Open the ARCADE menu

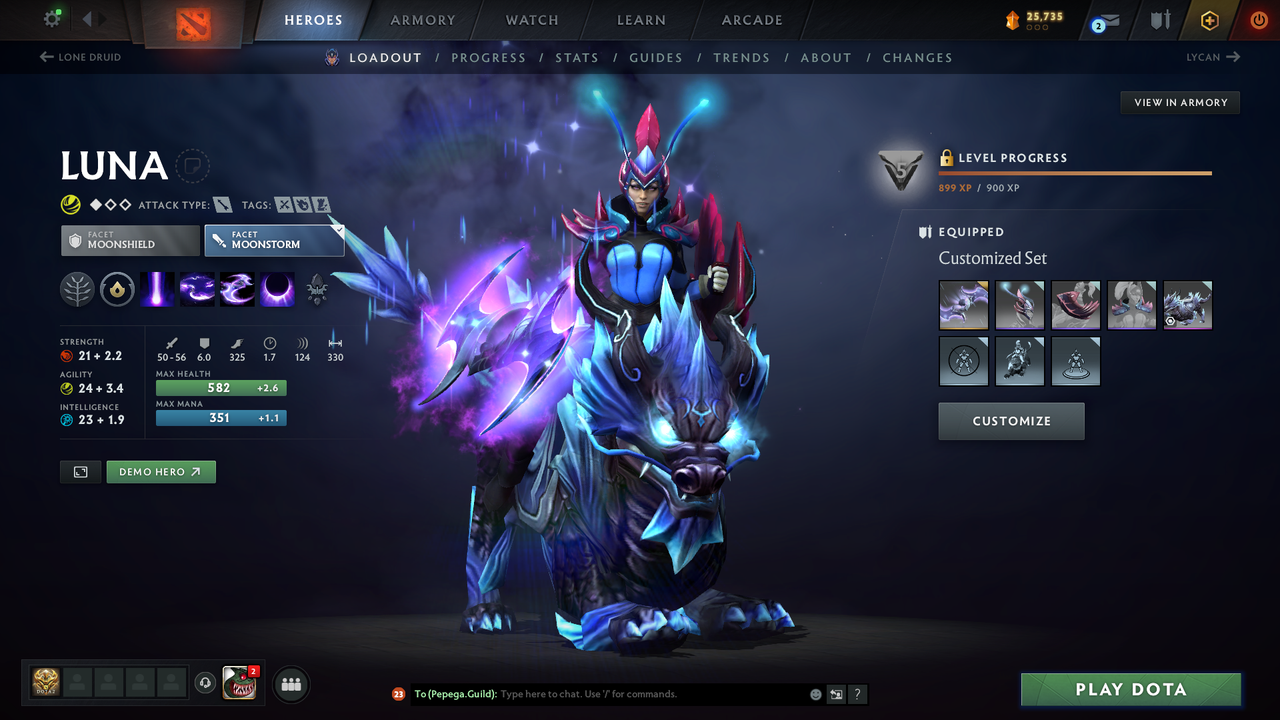[751, 19]
